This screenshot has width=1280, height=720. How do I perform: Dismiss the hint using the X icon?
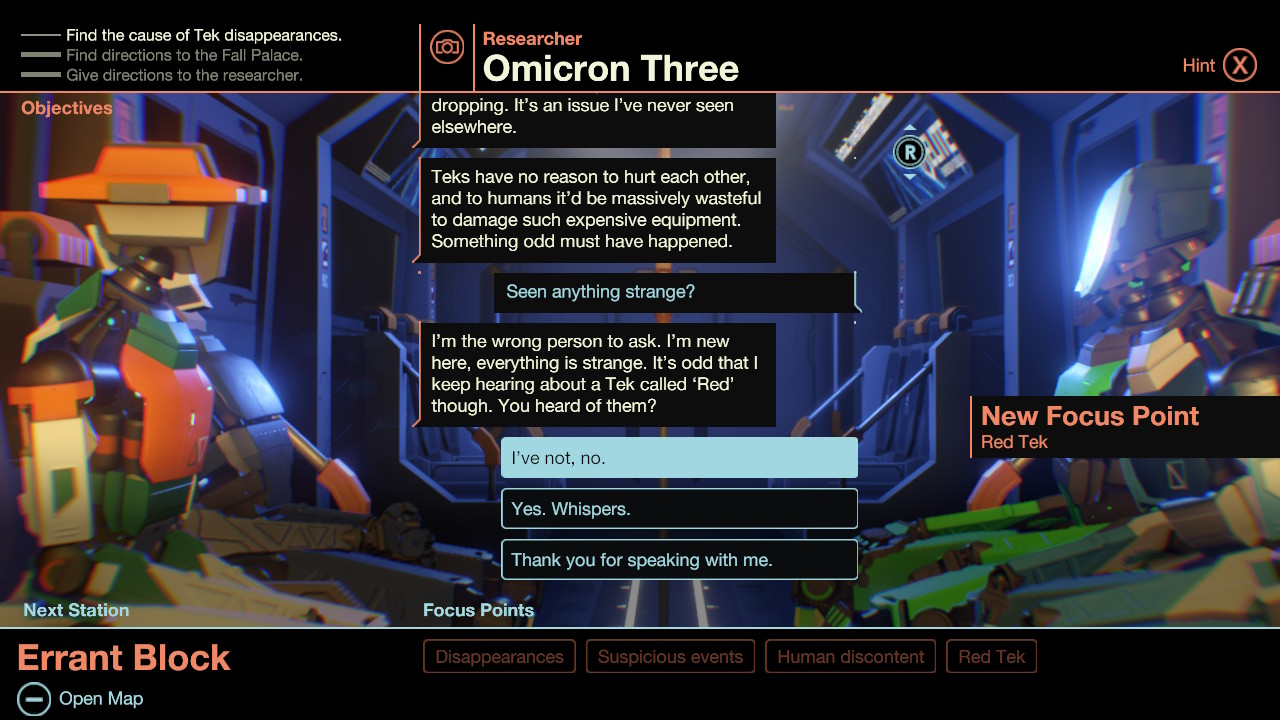click(x=1241, y=64)
